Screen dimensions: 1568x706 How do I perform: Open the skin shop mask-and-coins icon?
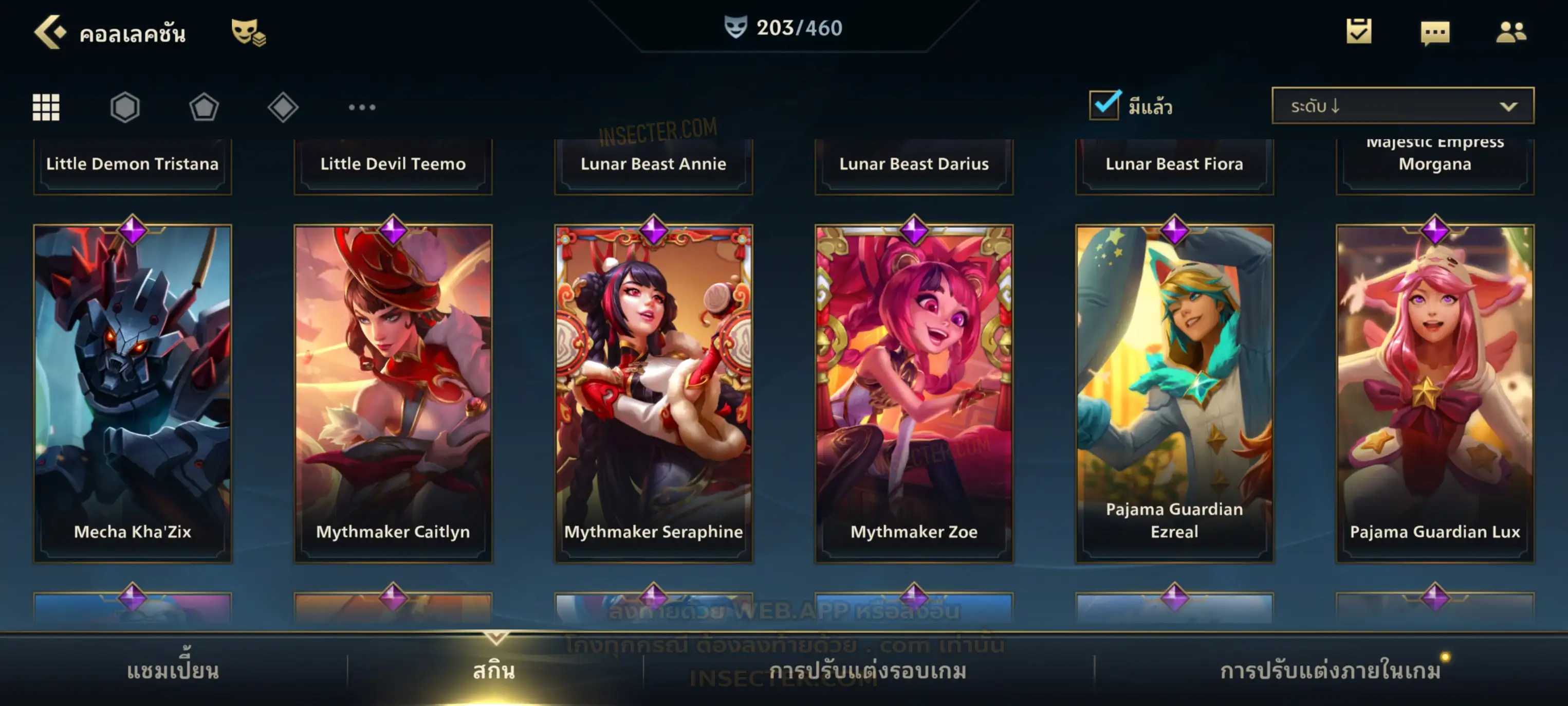pos(248,32)
